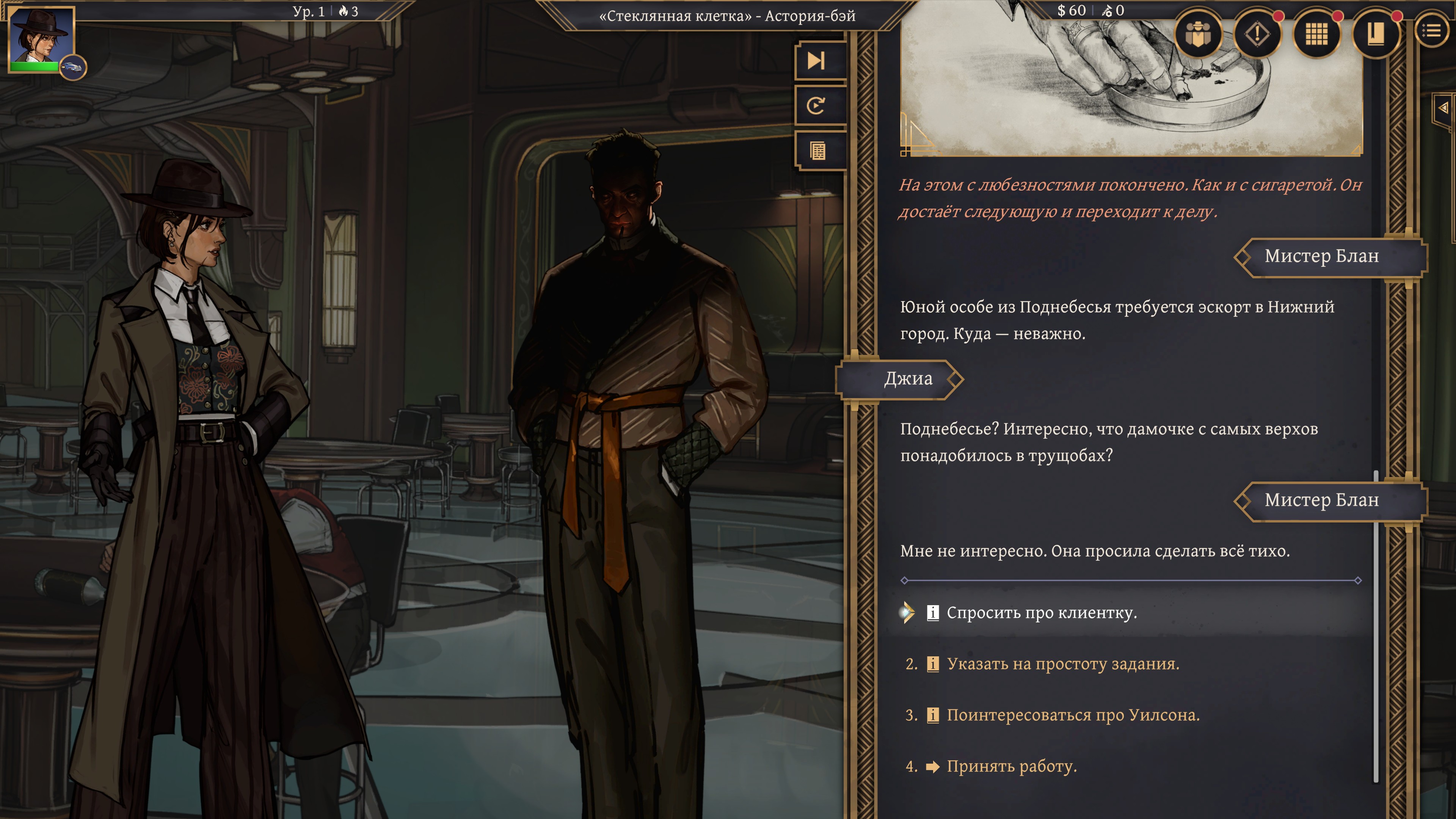Pick "Поинтересоваться про Уилсона" dialogue choice

(x=1073, y=715)
